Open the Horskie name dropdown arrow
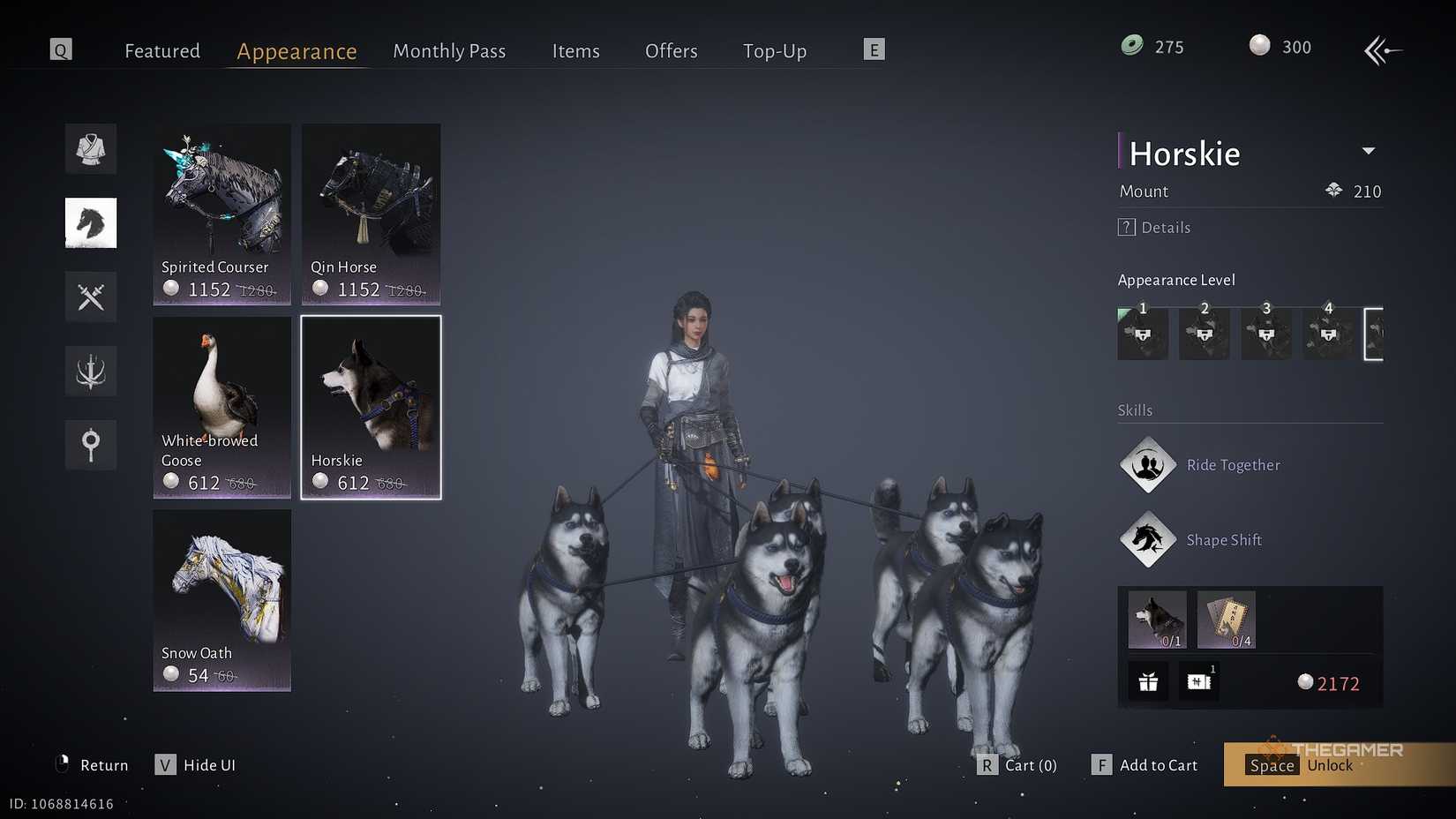 [1369, 151]
